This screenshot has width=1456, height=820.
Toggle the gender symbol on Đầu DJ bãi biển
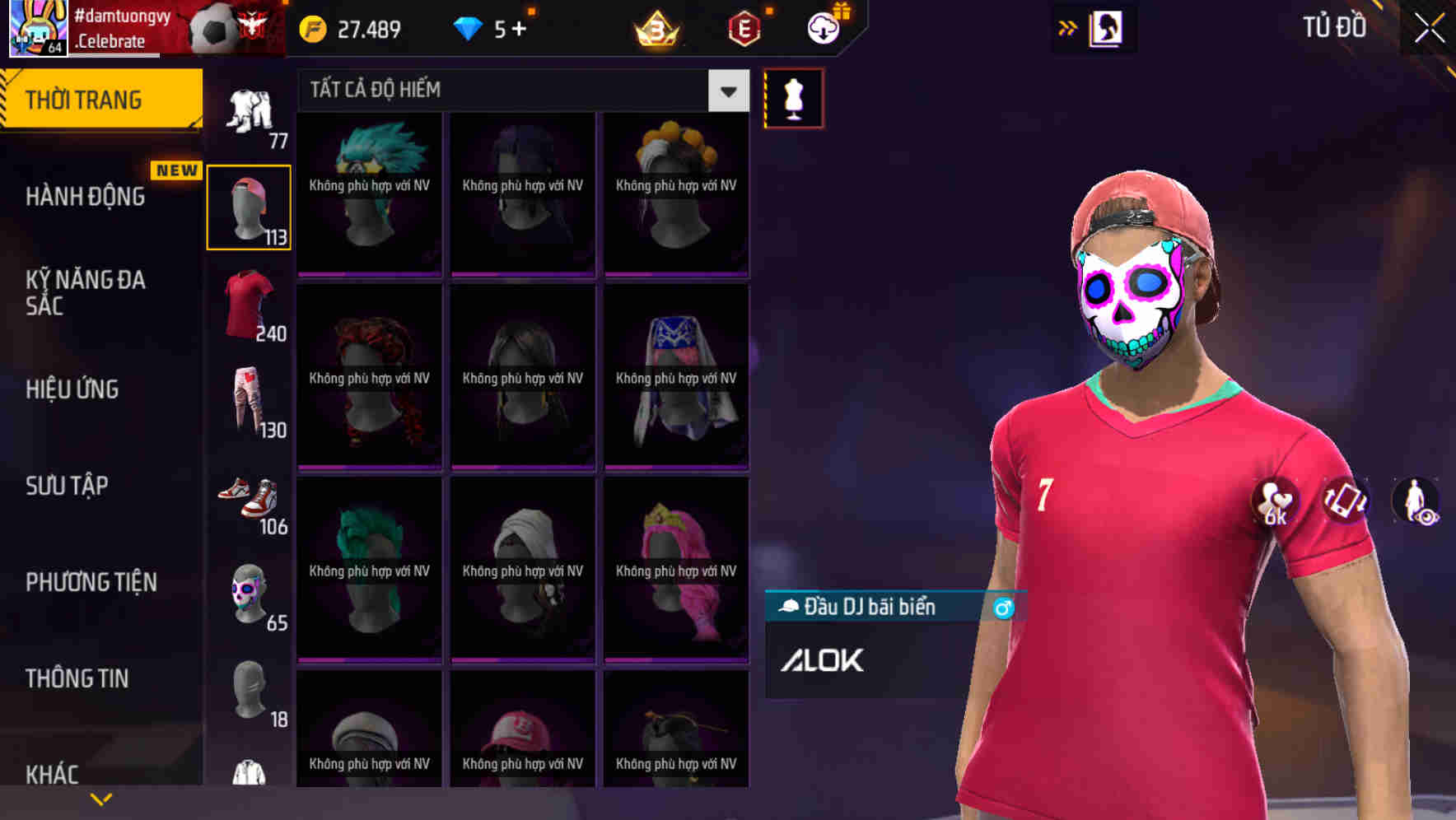pyautogui.click(x=1001, y=608)
